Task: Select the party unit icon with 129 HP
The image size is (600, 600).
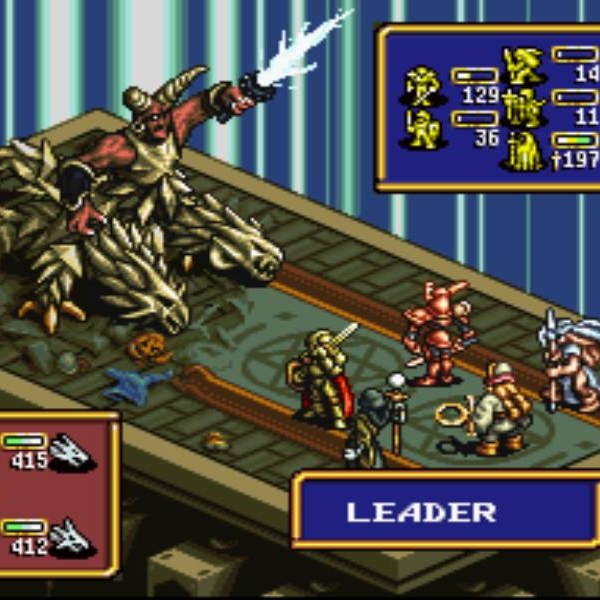Action: tap(421, 85)
